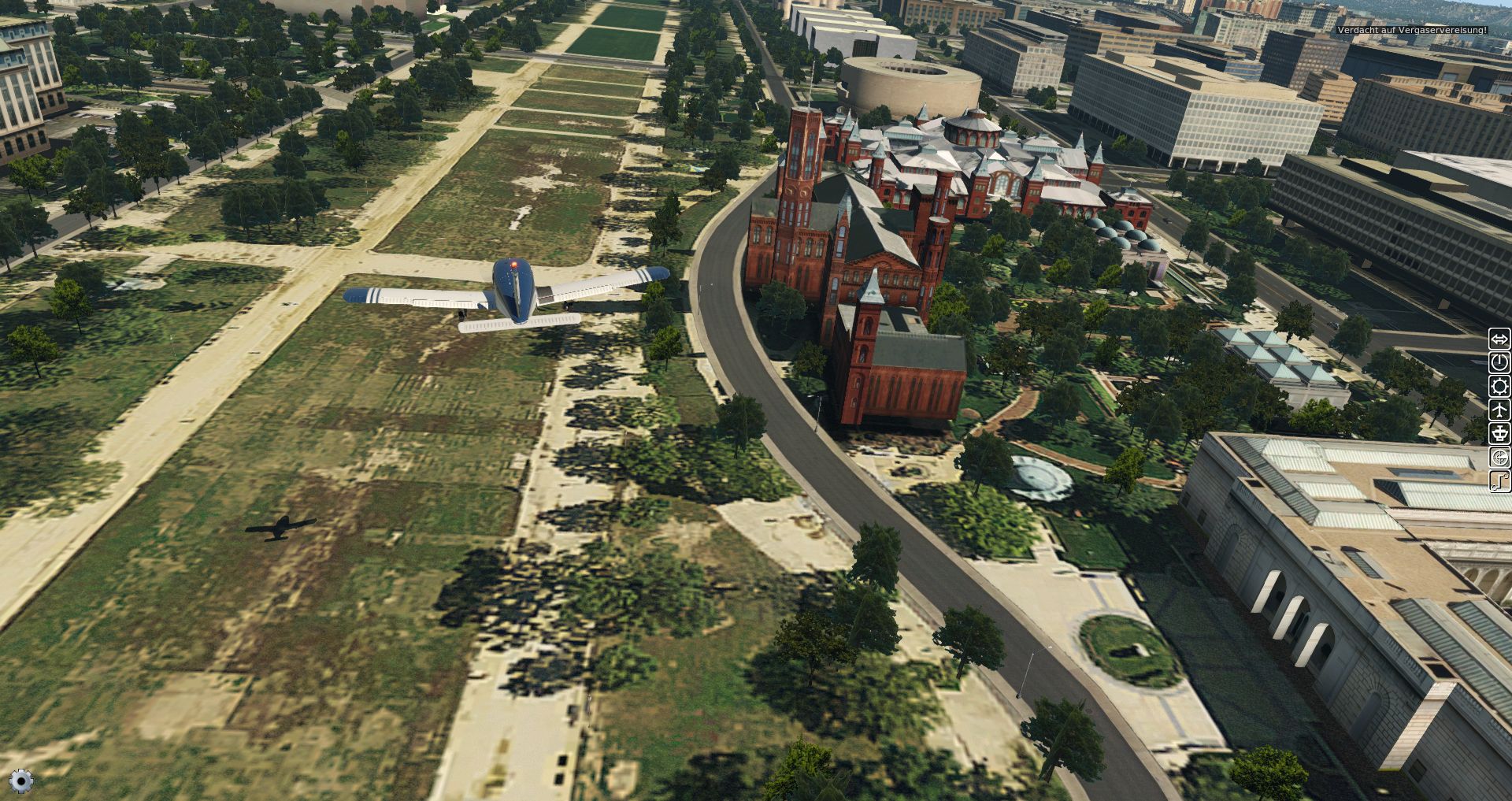1512x801 pixels.
Task: Open the silver gear settings icon
Action: point(21,780)
